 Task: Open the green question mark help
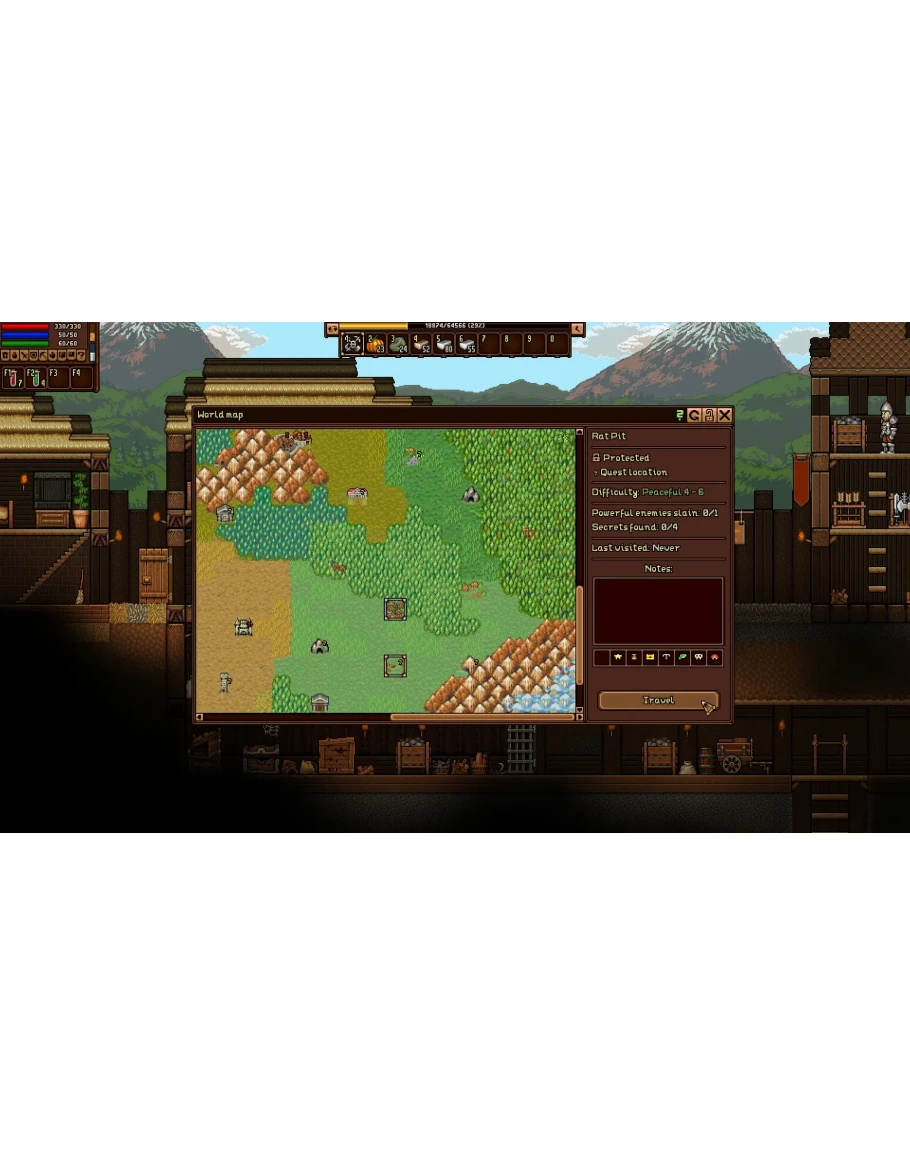pos(680,415)
